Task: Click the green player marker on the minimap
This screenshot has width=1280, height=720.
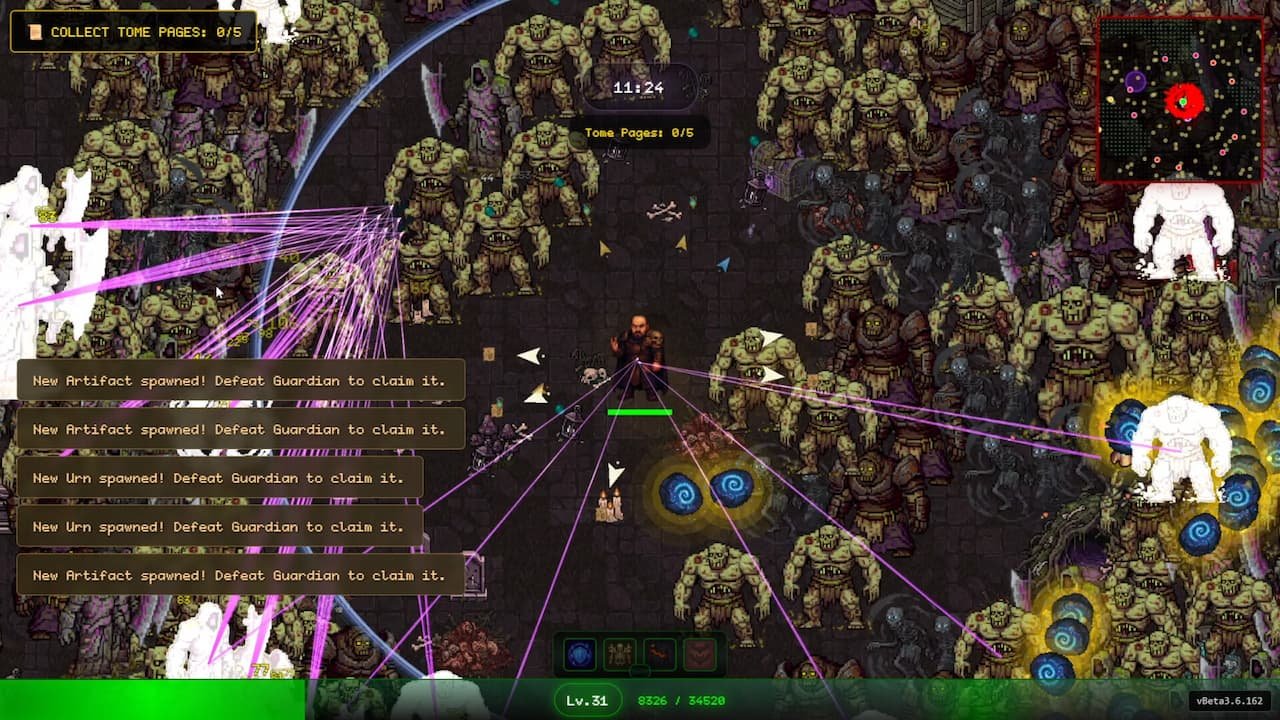Action: click(1182, 102)
